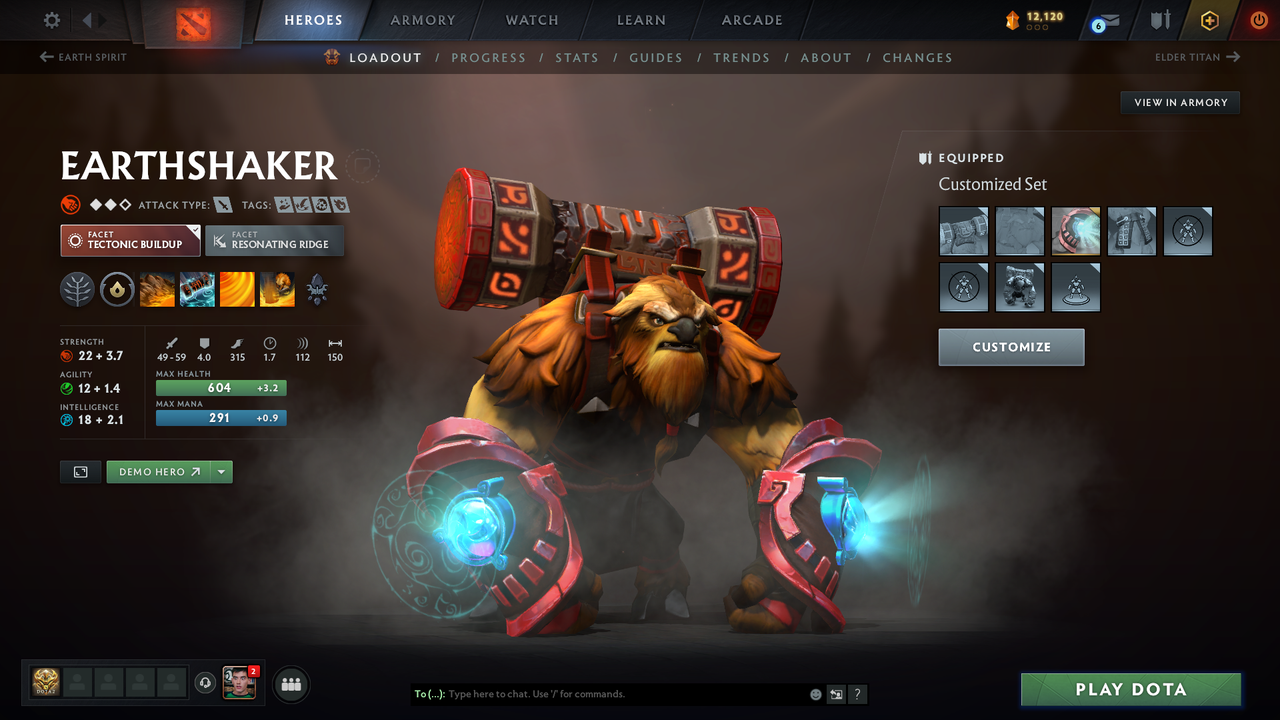Click the CUSTOMIZE button
1280x720 pixels.
click(1011, 347)
